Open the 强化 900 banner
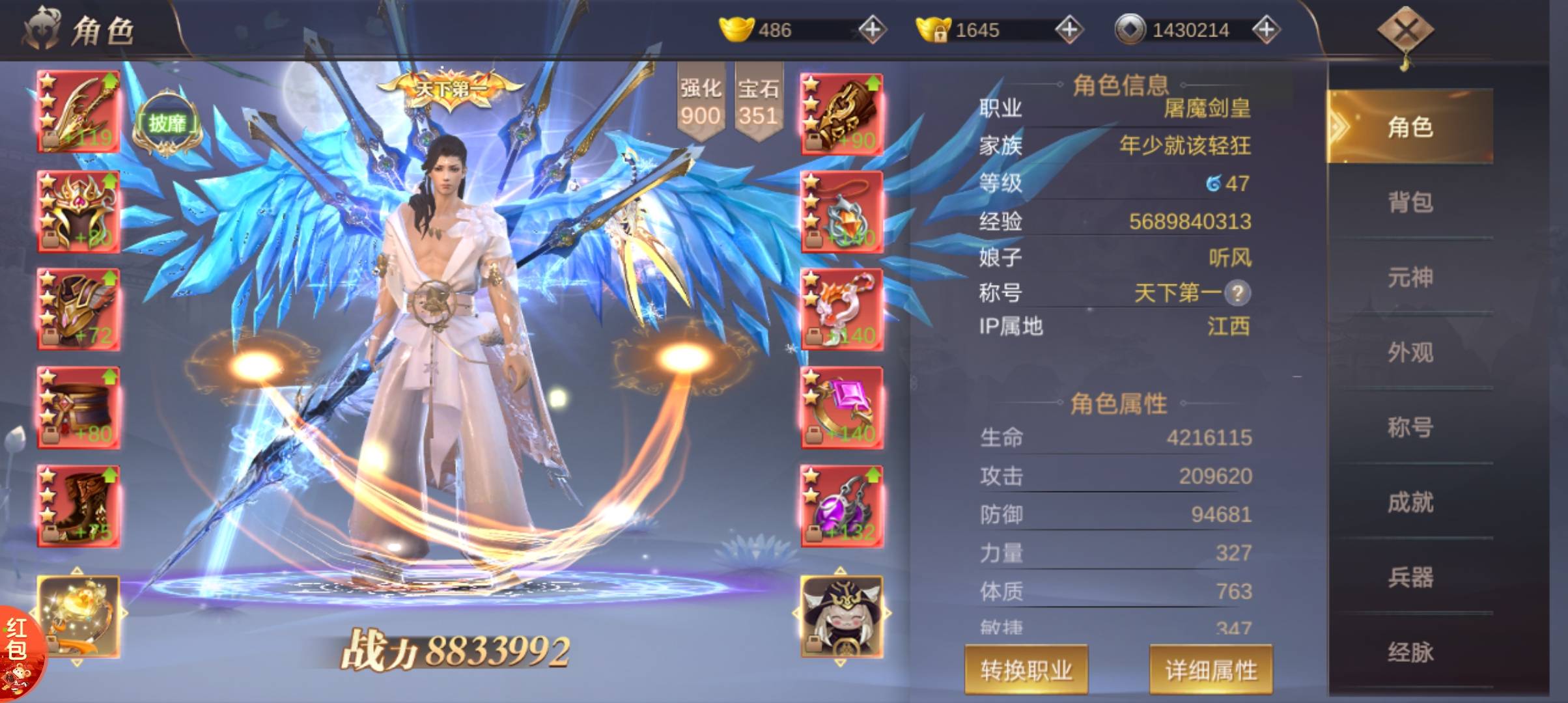Screen dimensions: 1568x703 701,103
